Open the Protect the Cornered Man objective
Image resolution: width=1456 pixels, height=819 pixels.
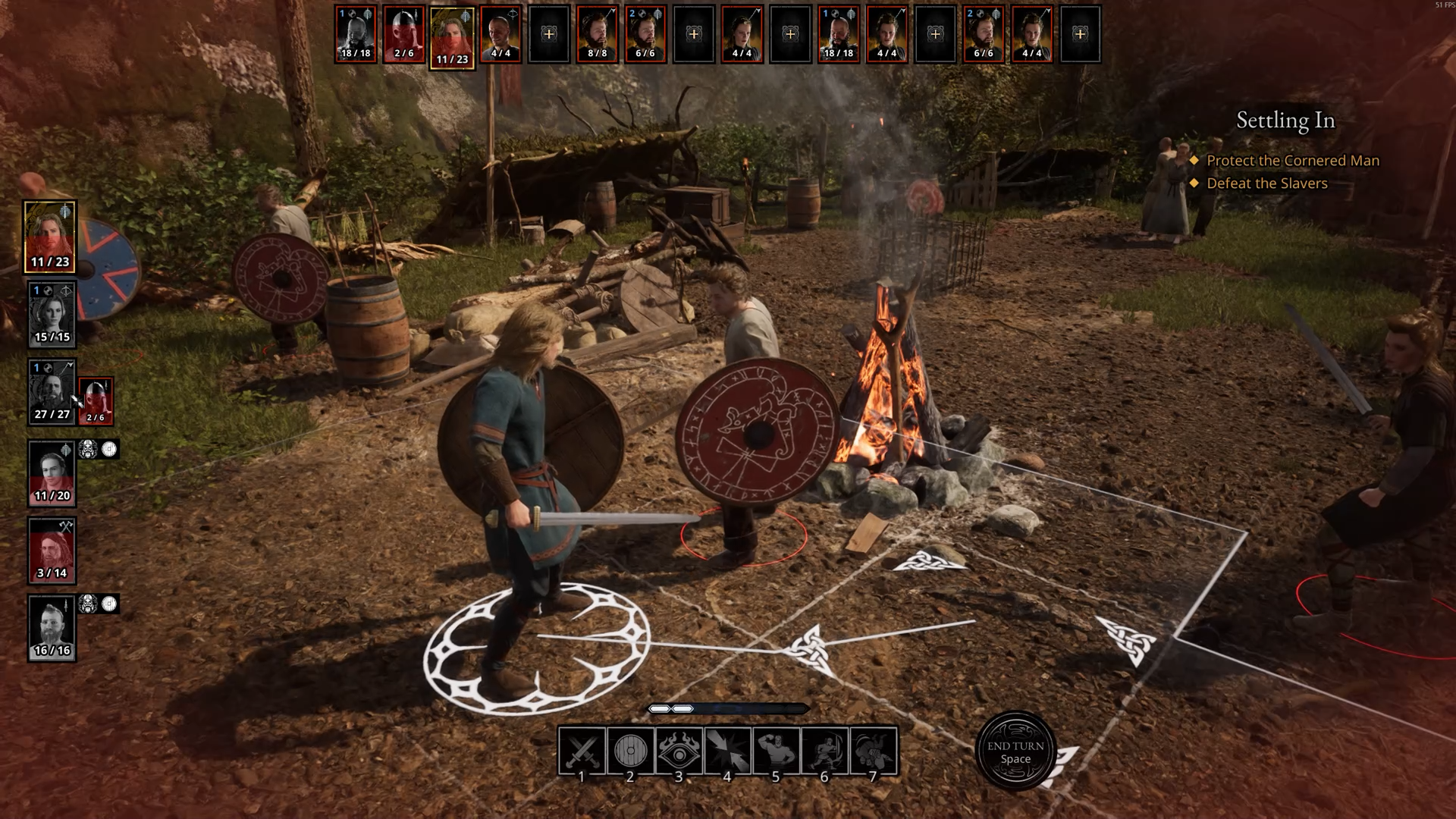point(1292,161)
